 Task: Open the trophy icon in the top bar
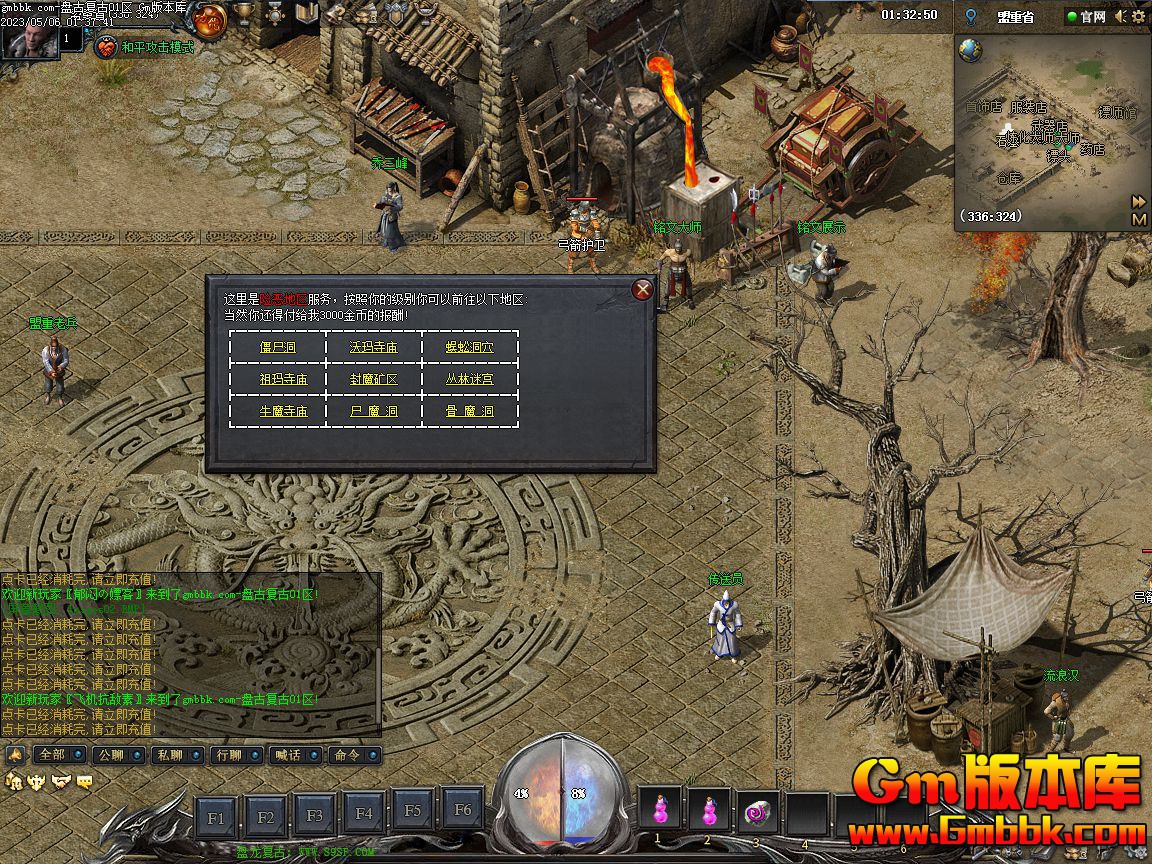[243, 14]
